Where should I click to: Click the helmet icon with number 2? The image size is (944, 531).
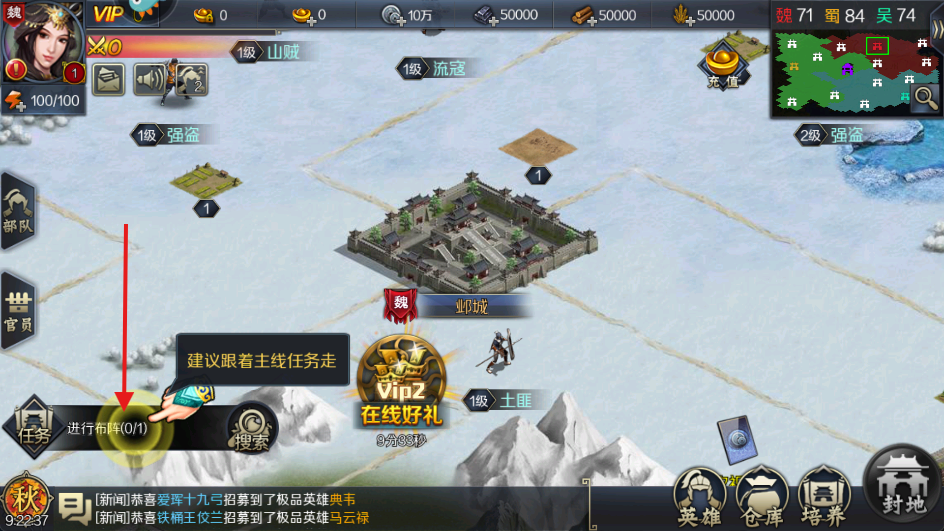[x=191, y=78]
